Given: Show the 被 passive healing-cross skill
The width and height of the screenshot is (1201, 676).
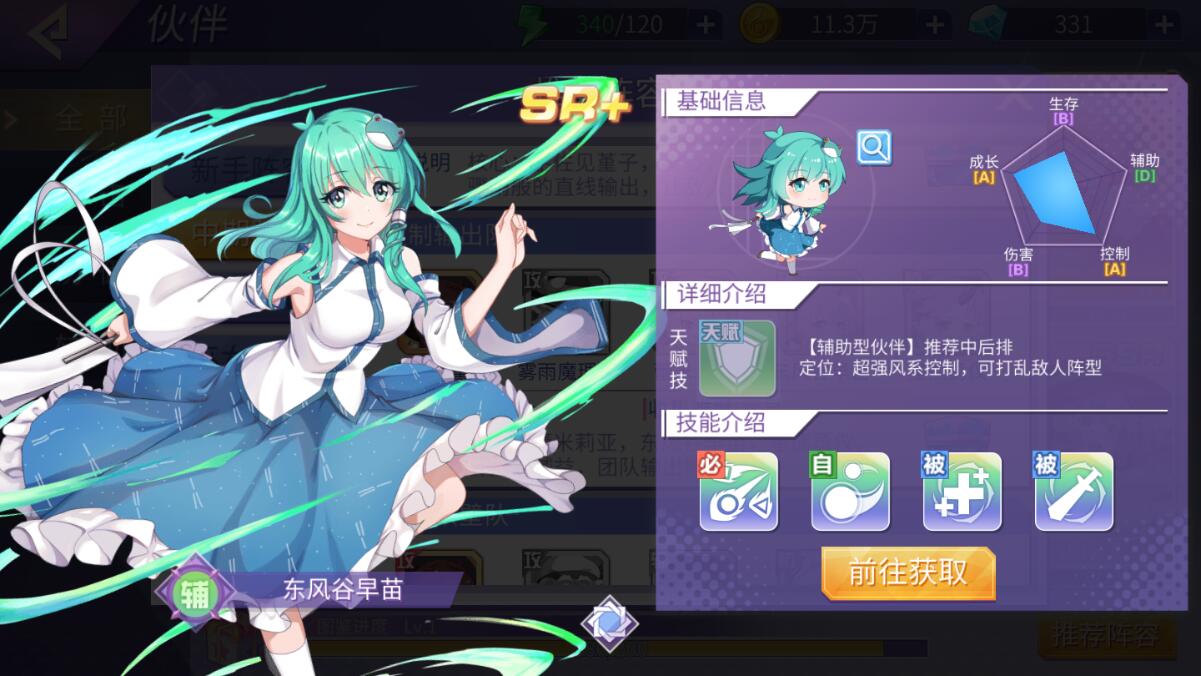Looking at the screenshot, I should [961, 491].
